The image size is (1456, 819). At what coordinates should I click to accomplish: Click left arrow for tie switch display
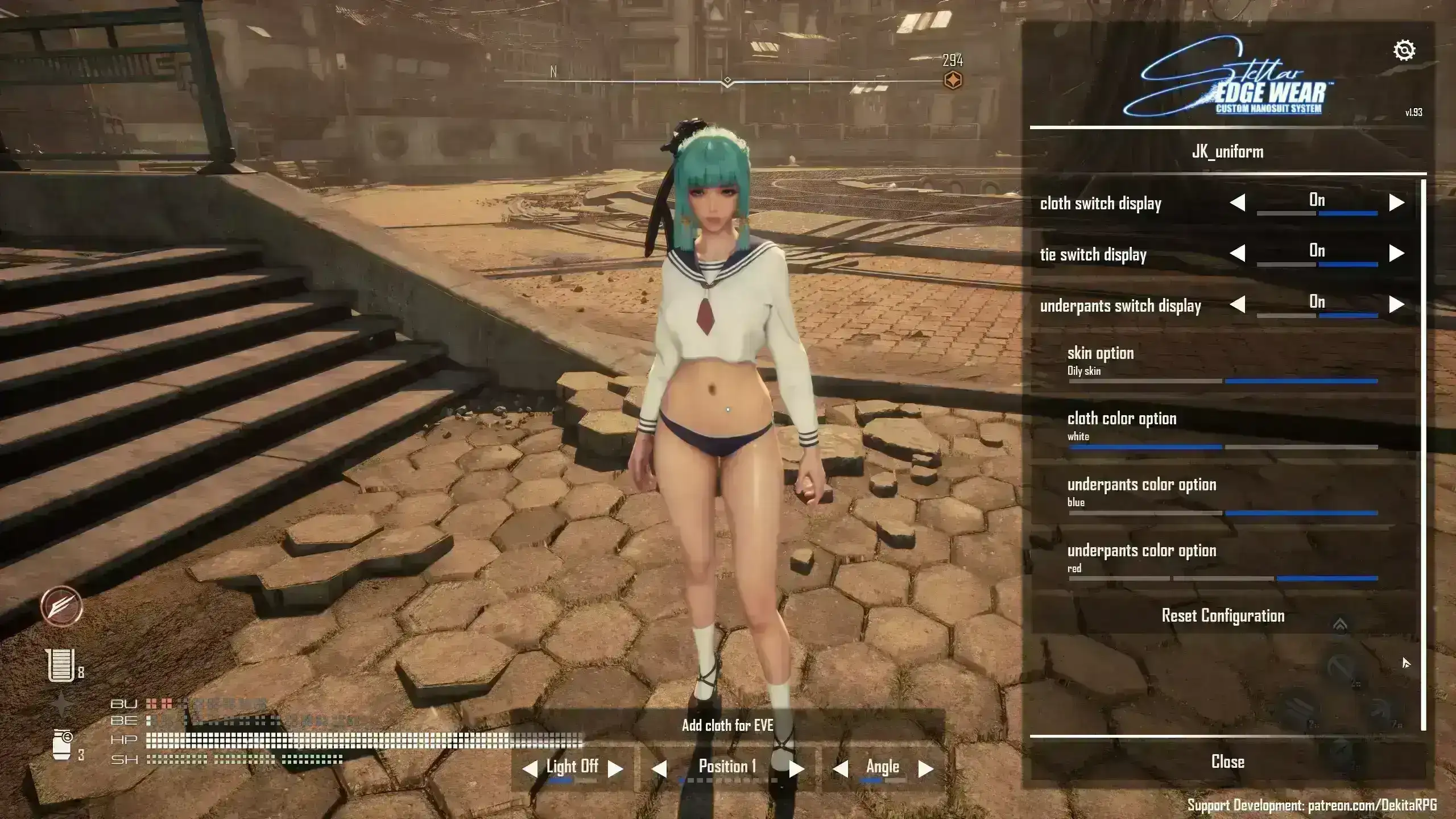coord(1238,253)
